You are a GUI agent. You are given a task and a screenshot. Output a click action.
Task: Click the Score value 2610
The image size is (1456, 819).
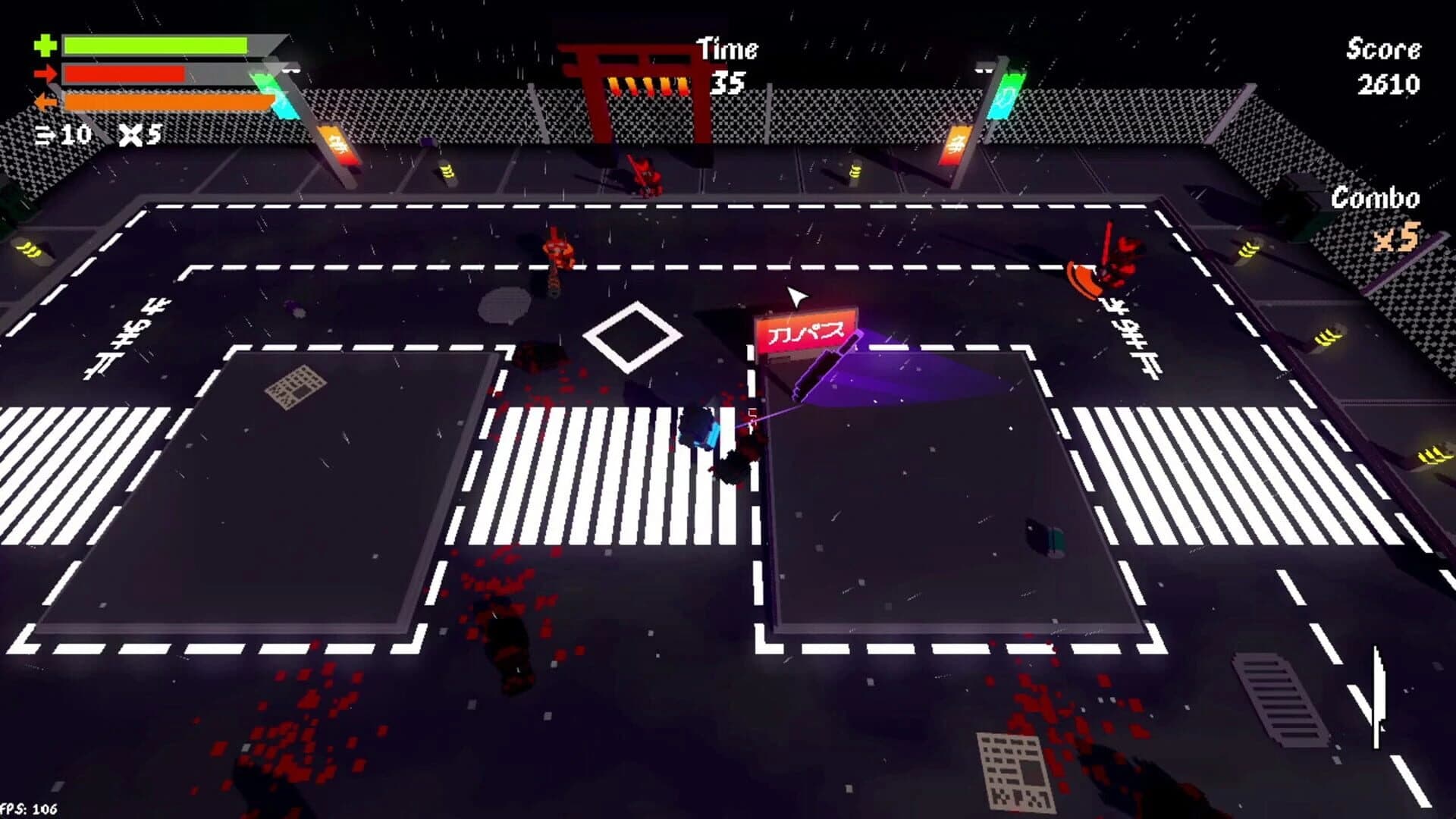[1389, 83]
